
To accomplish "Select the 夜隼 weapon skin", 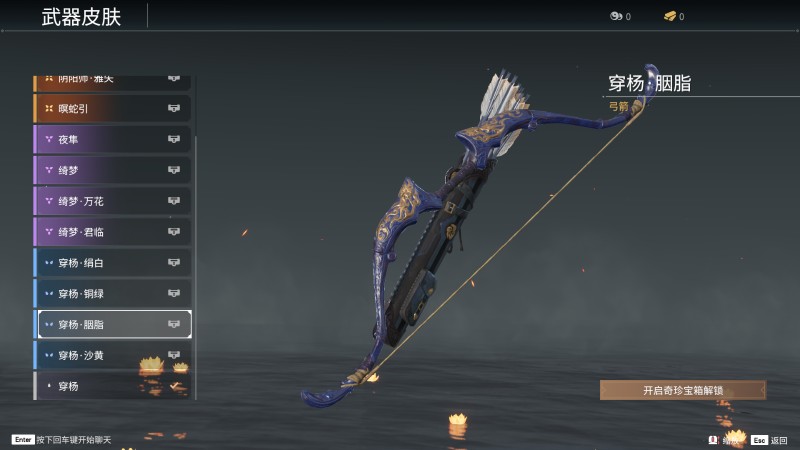I will tap(113, 139).
